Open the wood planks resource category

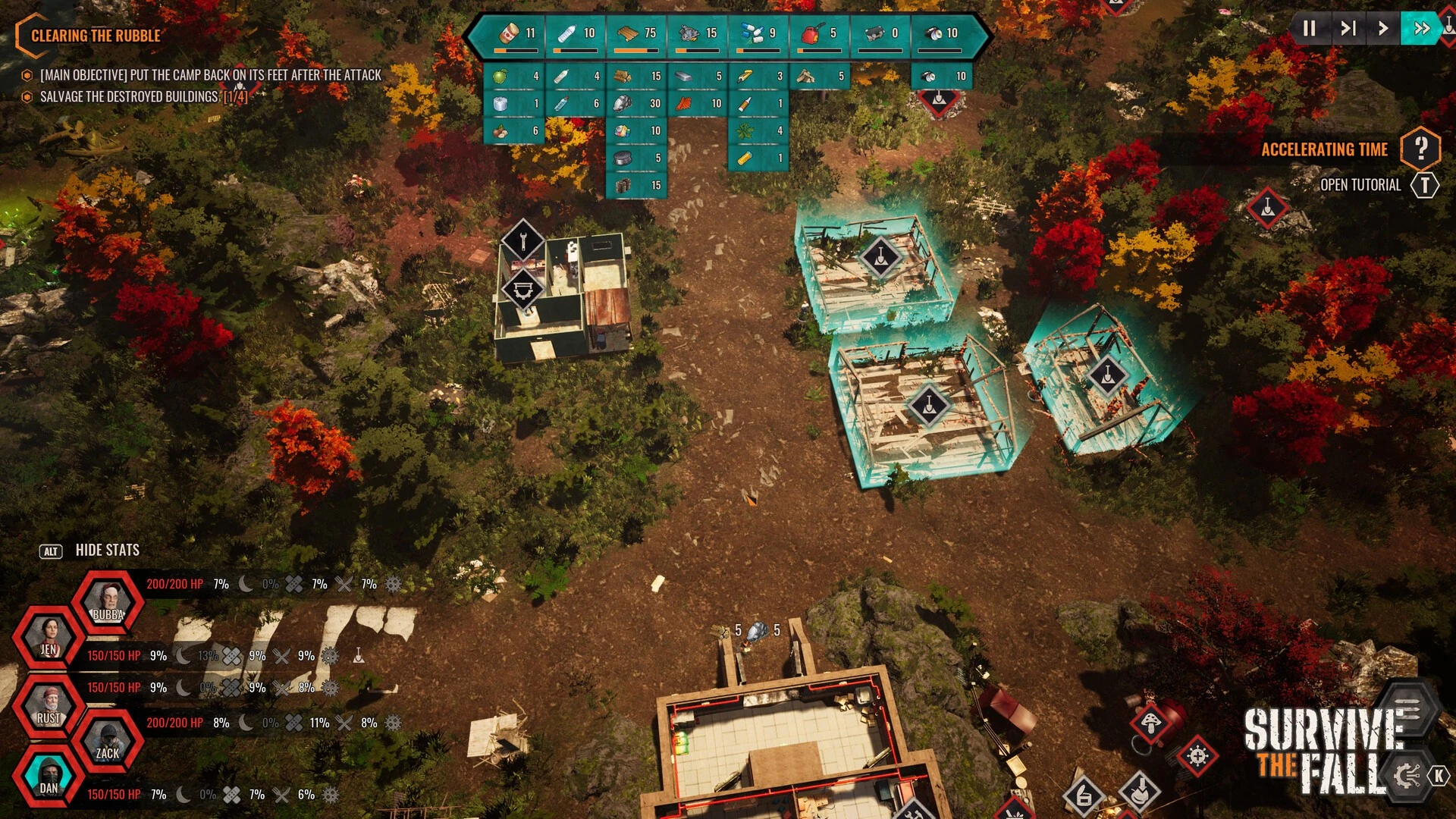coord(635,34)
